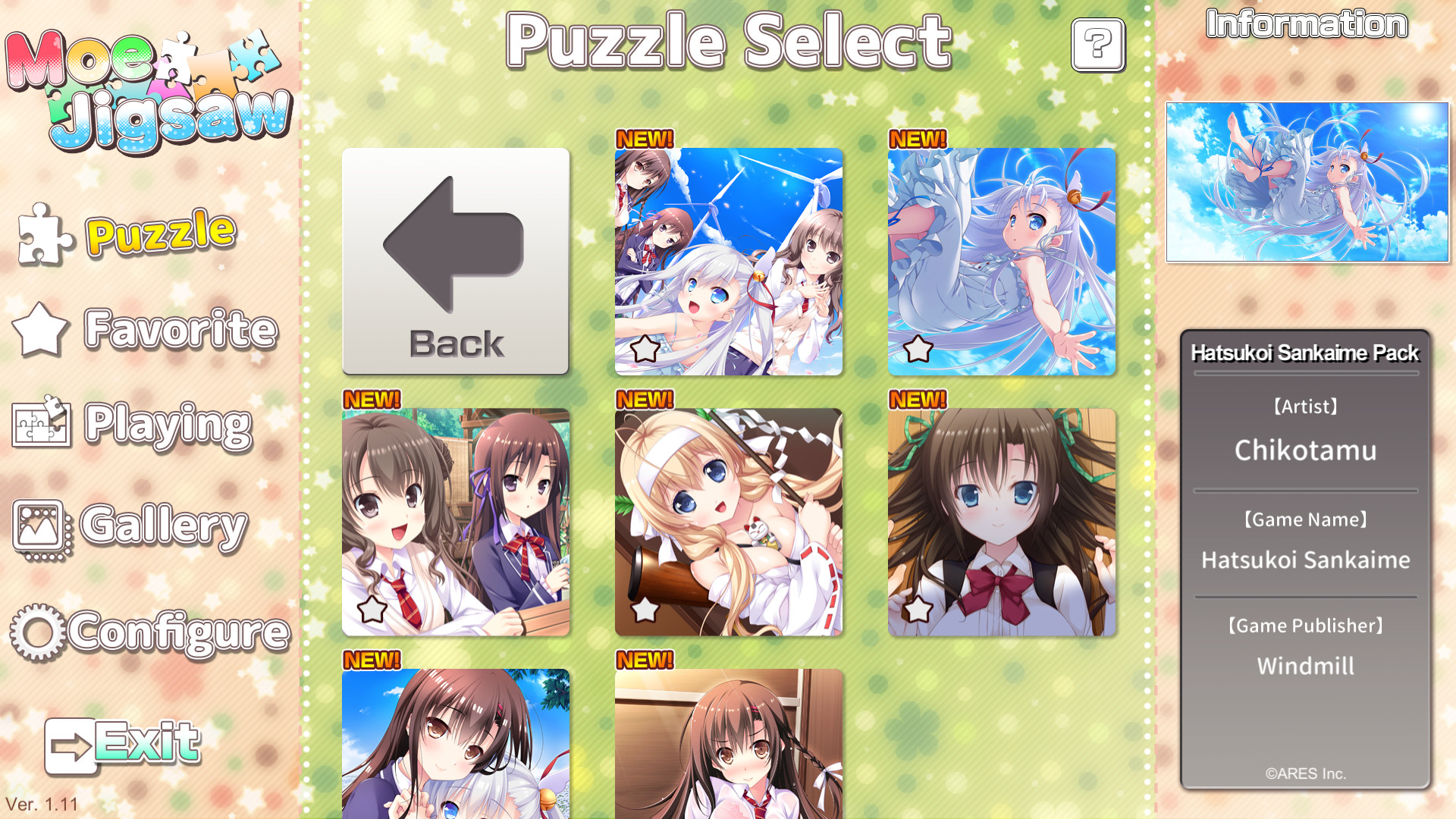
Task: Select the Gallery menu entry
Action: tap(163, 523)
